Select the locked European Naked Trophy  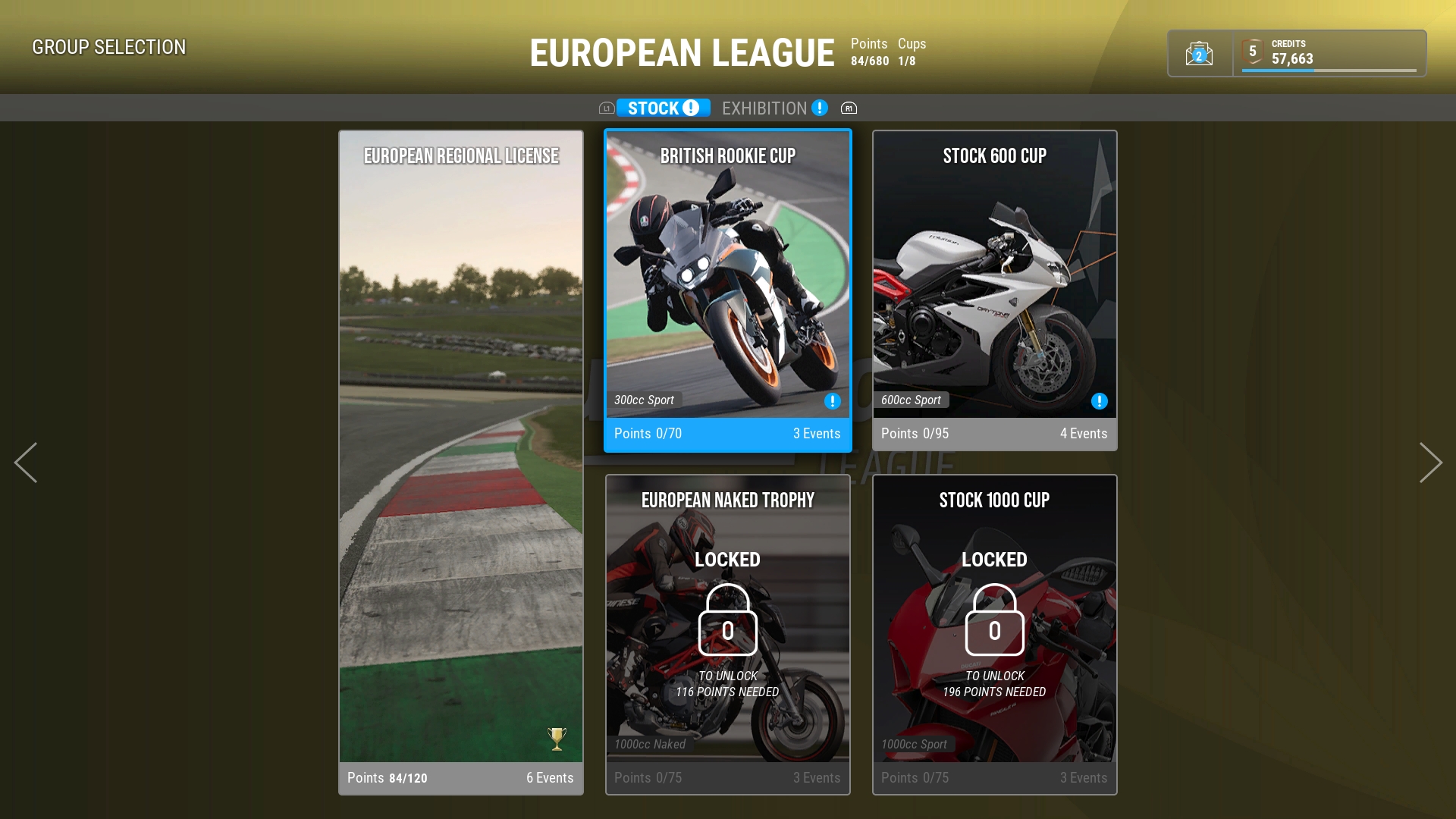coord(728,634)
